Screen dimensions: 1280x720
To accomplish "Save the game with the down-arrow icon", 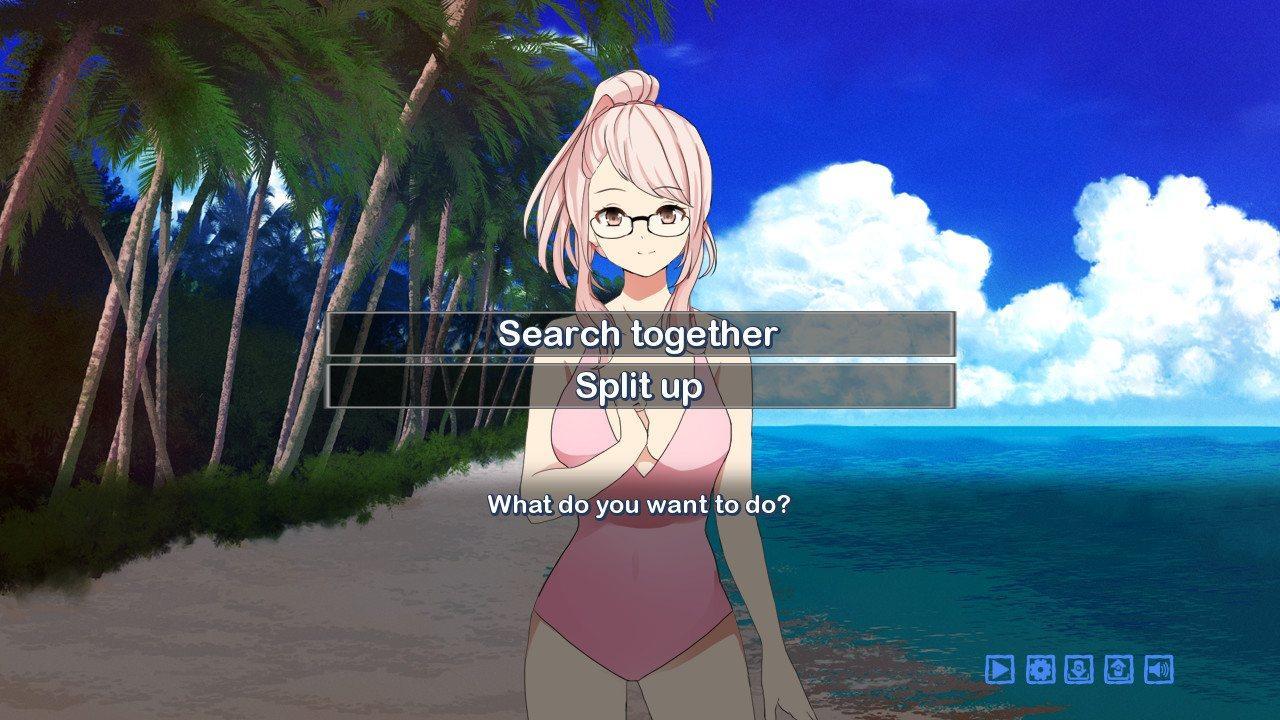I will [x=1079, y=669].
